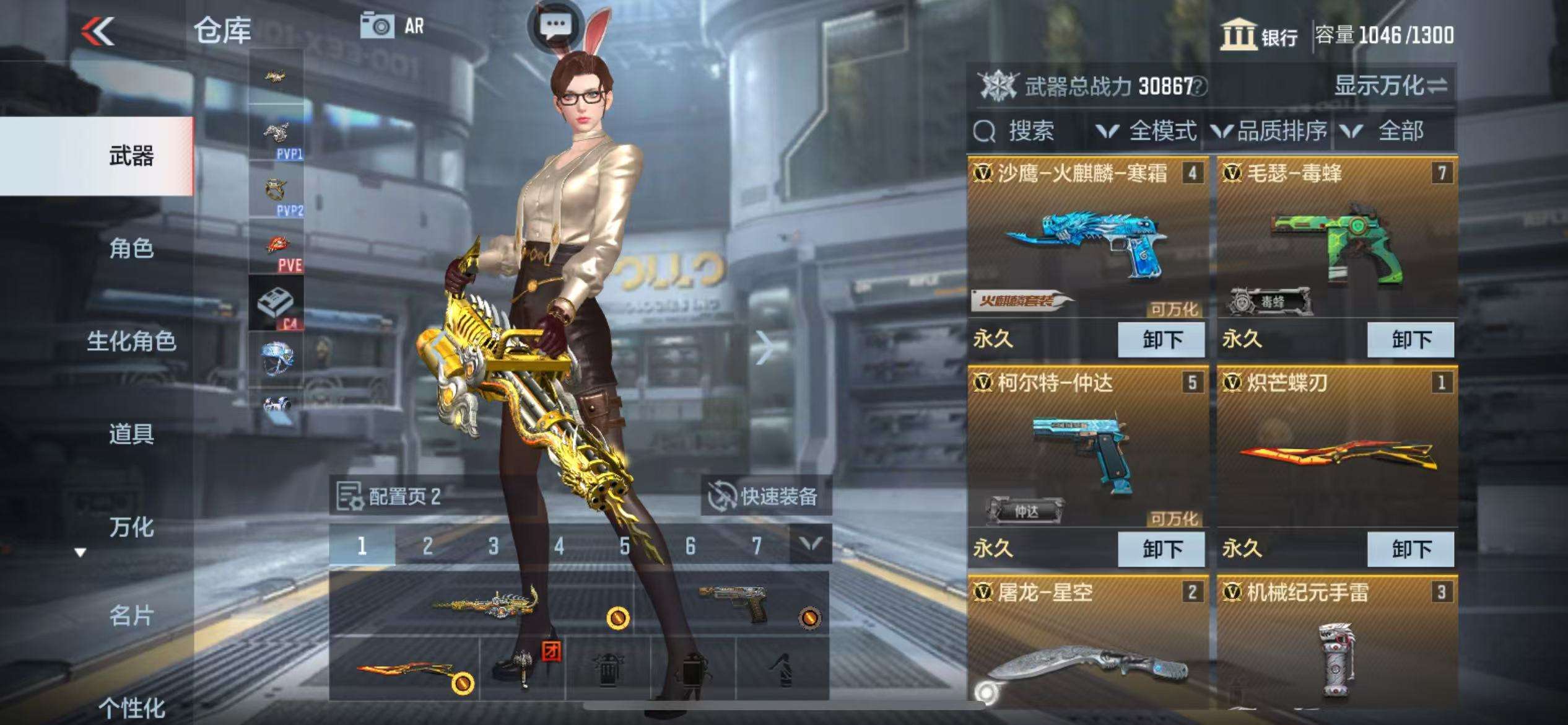The width and height of the screenshot is (1568, 725).
Task: Open 配置页 2 loadout page settings
Action: [x=390, y=496]
